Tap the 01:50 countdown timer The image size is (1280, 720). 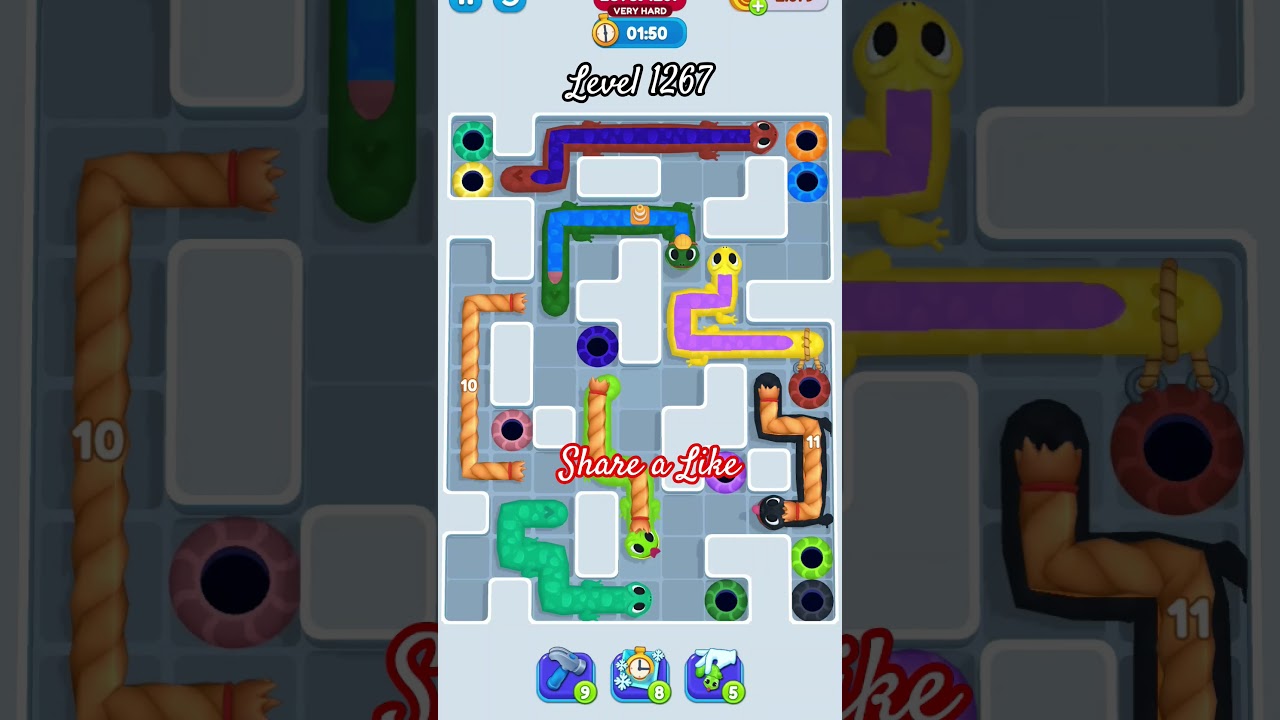pyautogui.click(x=645, y=31)
